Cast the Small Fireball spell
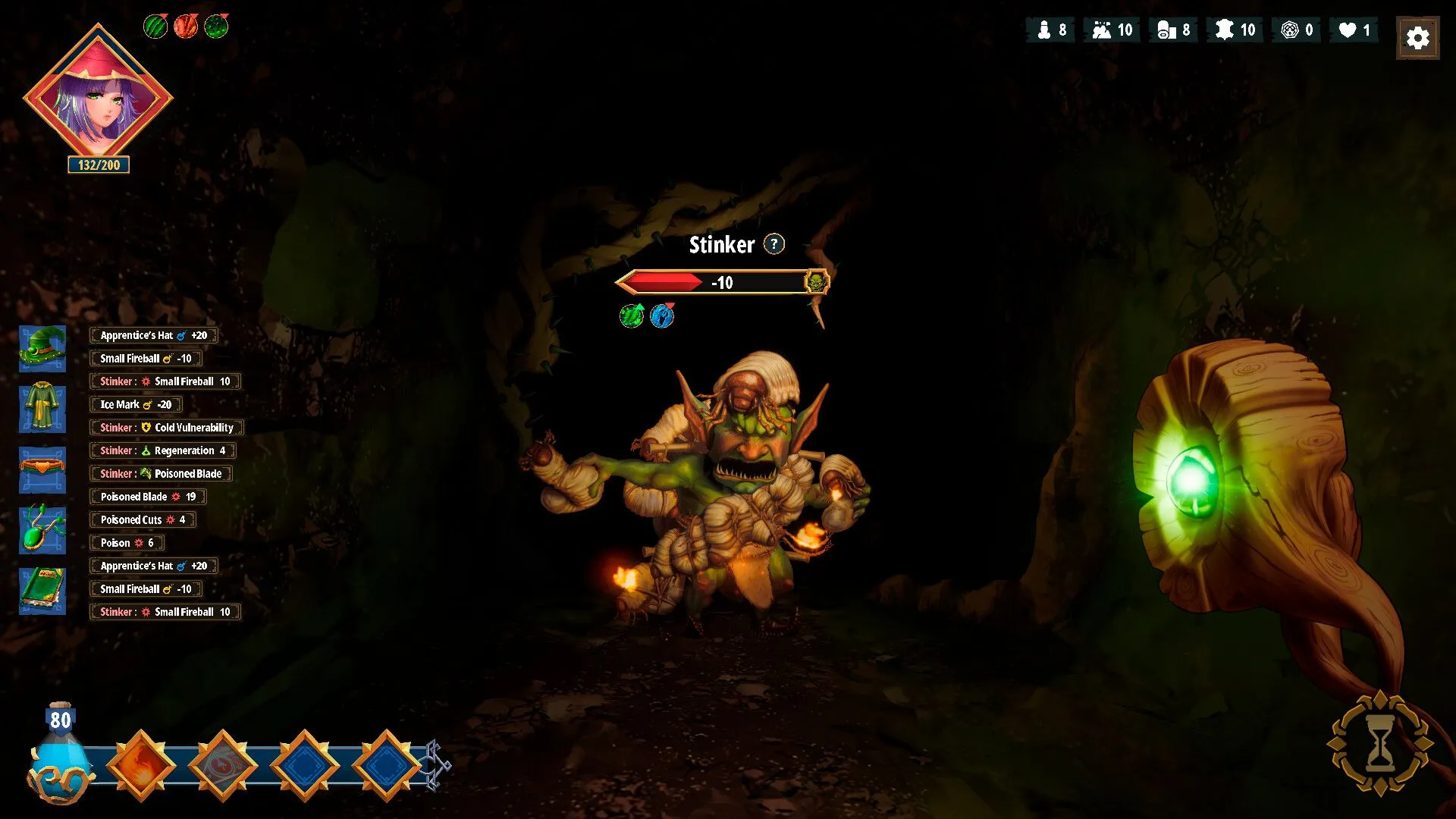This screenshot has width=1456, height=819. tap(141, 765)
